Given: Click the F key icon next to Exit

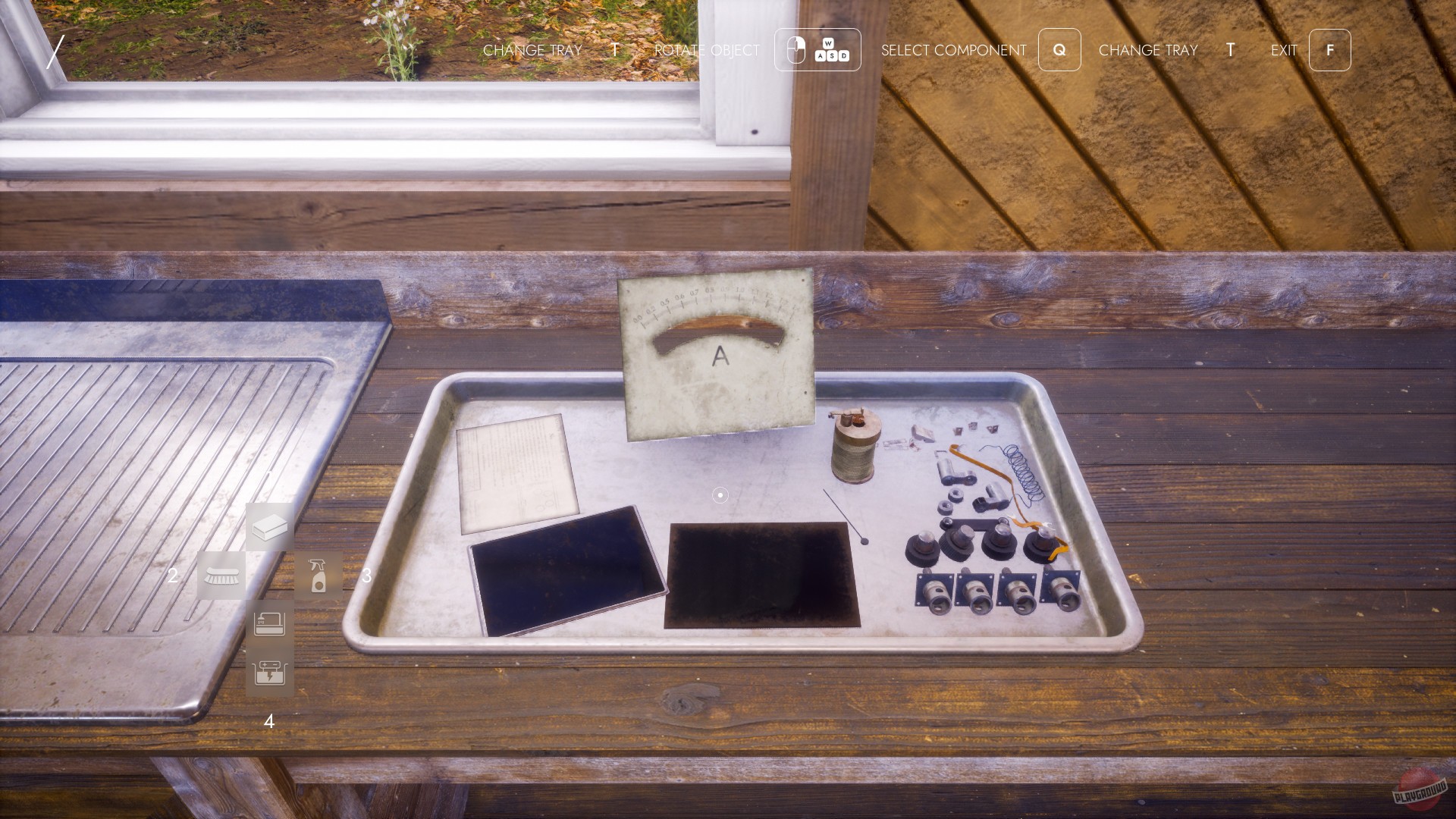Looking at the screenshot, I should coord(1329,50).
